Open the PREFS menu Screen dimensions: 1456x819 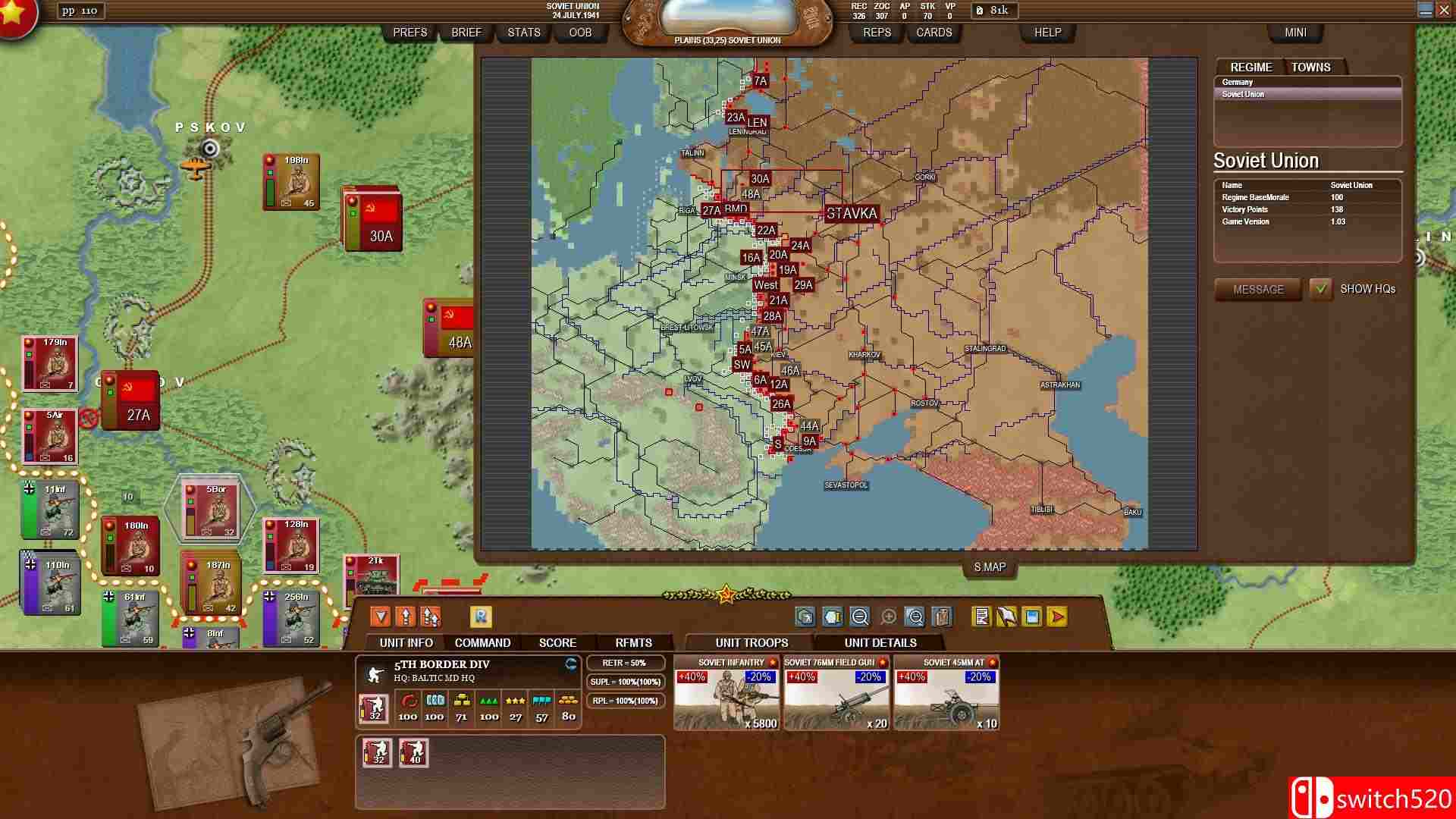point(410,33)
